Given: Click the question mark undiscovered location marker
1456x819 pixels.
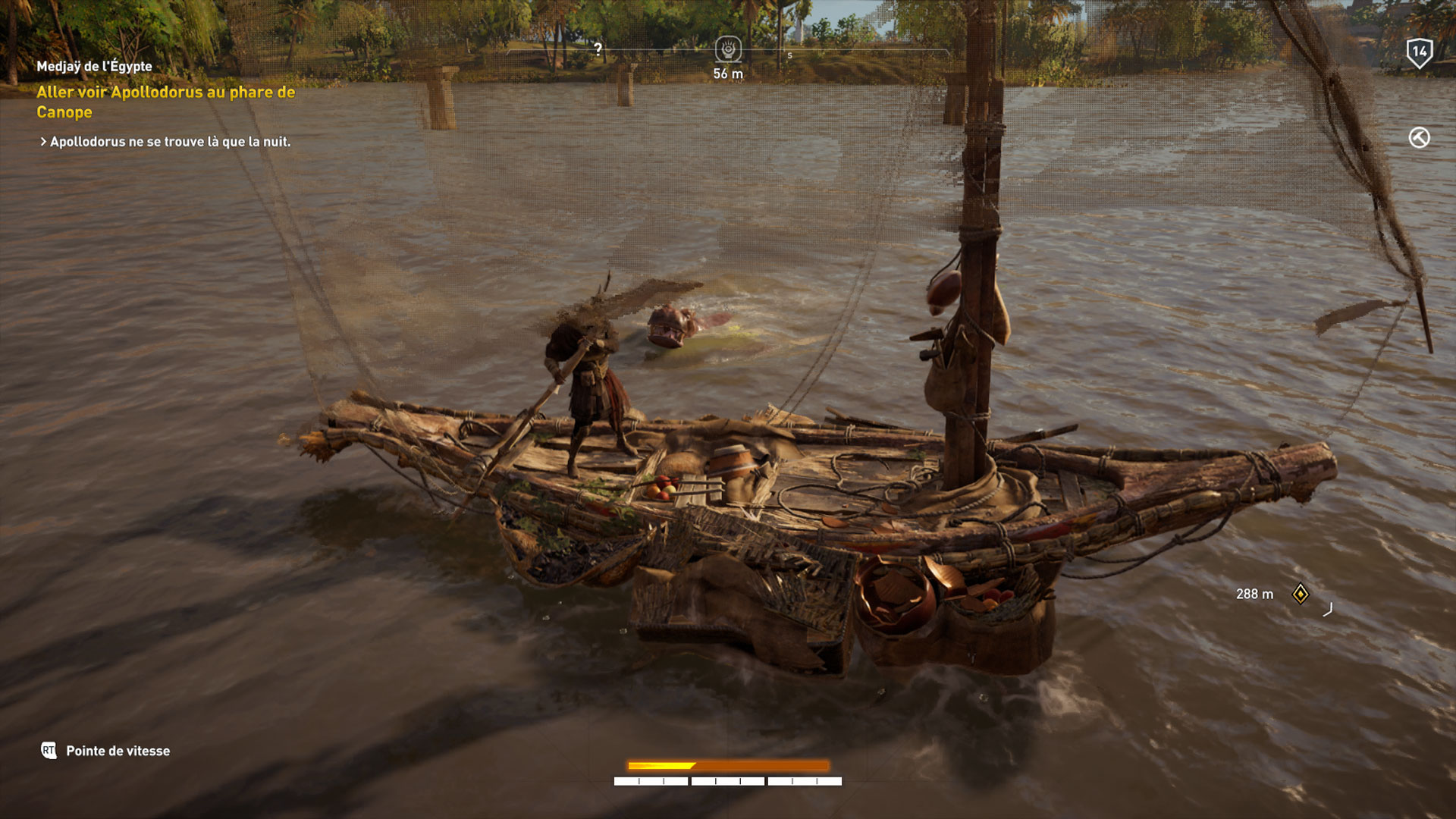Looking at the screenshot, I should point(598,48).
